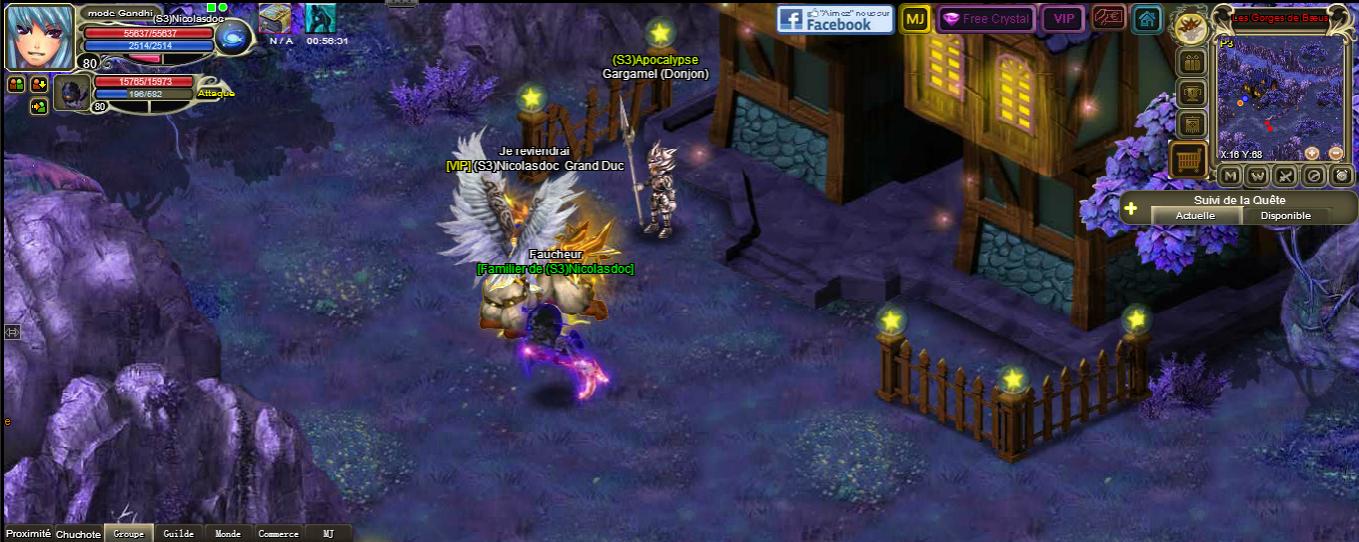The image size is (1359, 542).
Task: Open the trophy icon menu
Action: point(1191,94)
